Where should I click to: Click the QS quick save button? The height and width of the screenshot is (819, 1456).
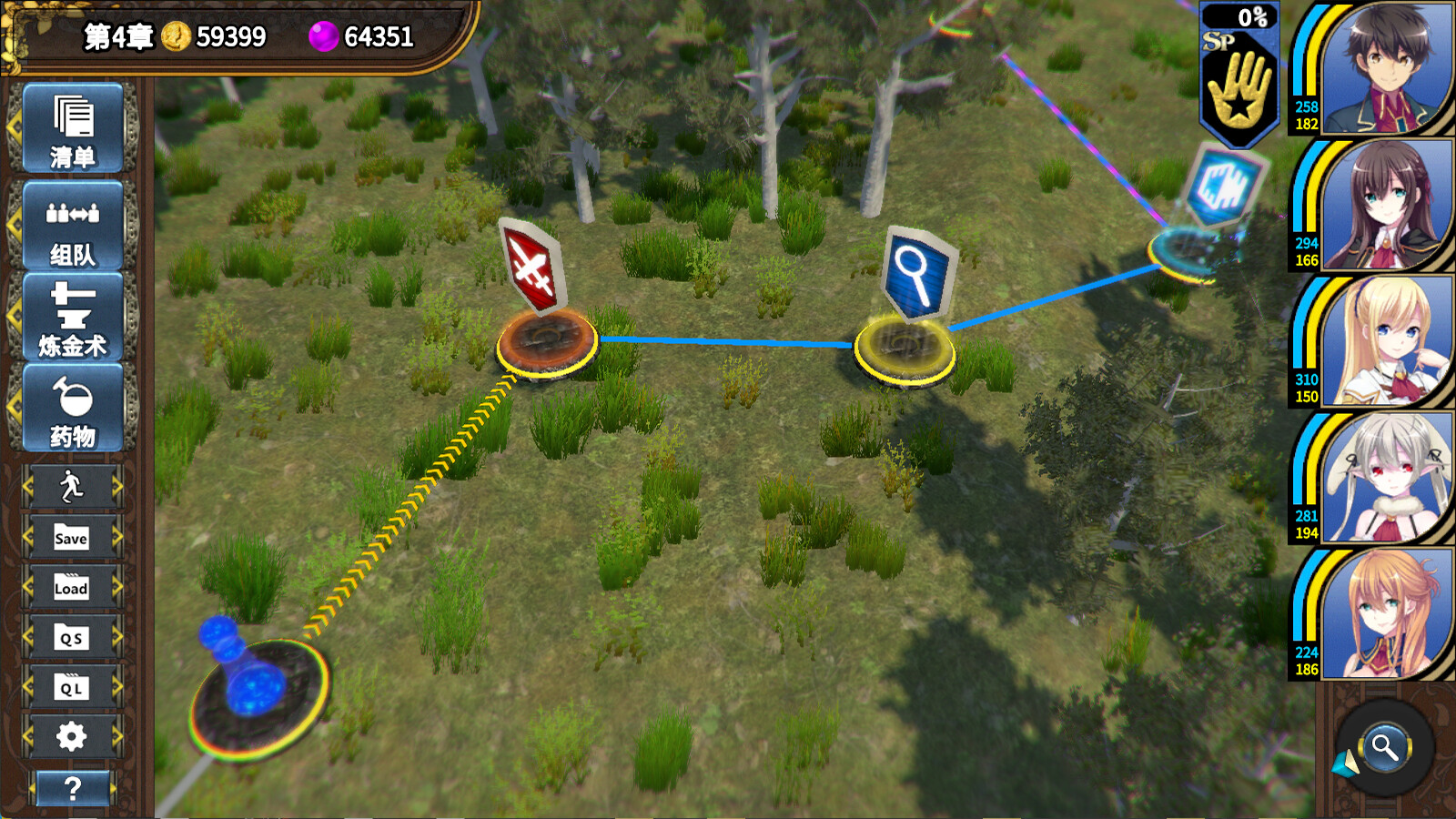pyautogui.click(x=72, y=638)
